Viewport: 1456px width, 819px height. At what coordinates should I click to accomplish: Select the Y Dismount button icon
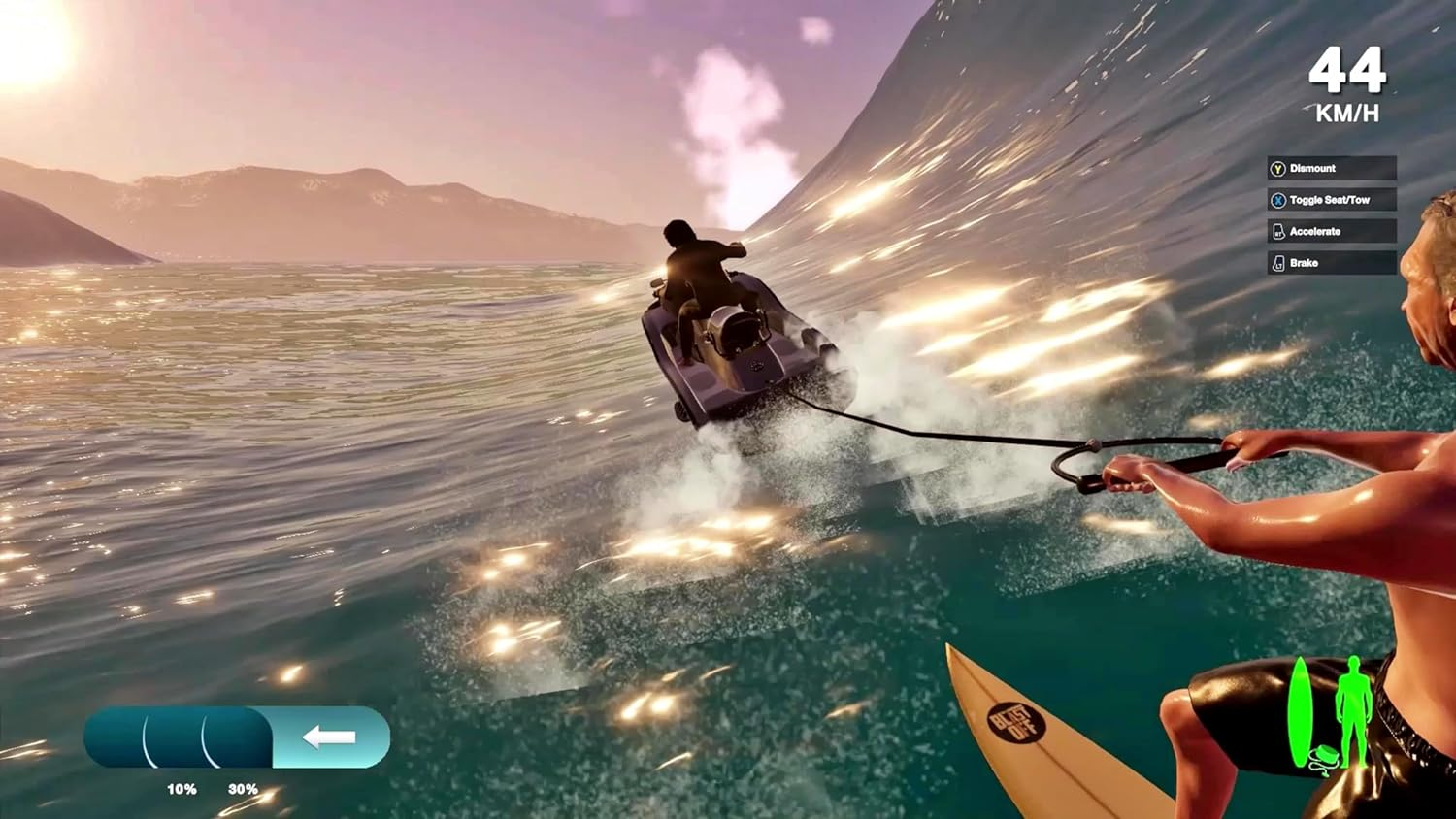coord(1278,169)
